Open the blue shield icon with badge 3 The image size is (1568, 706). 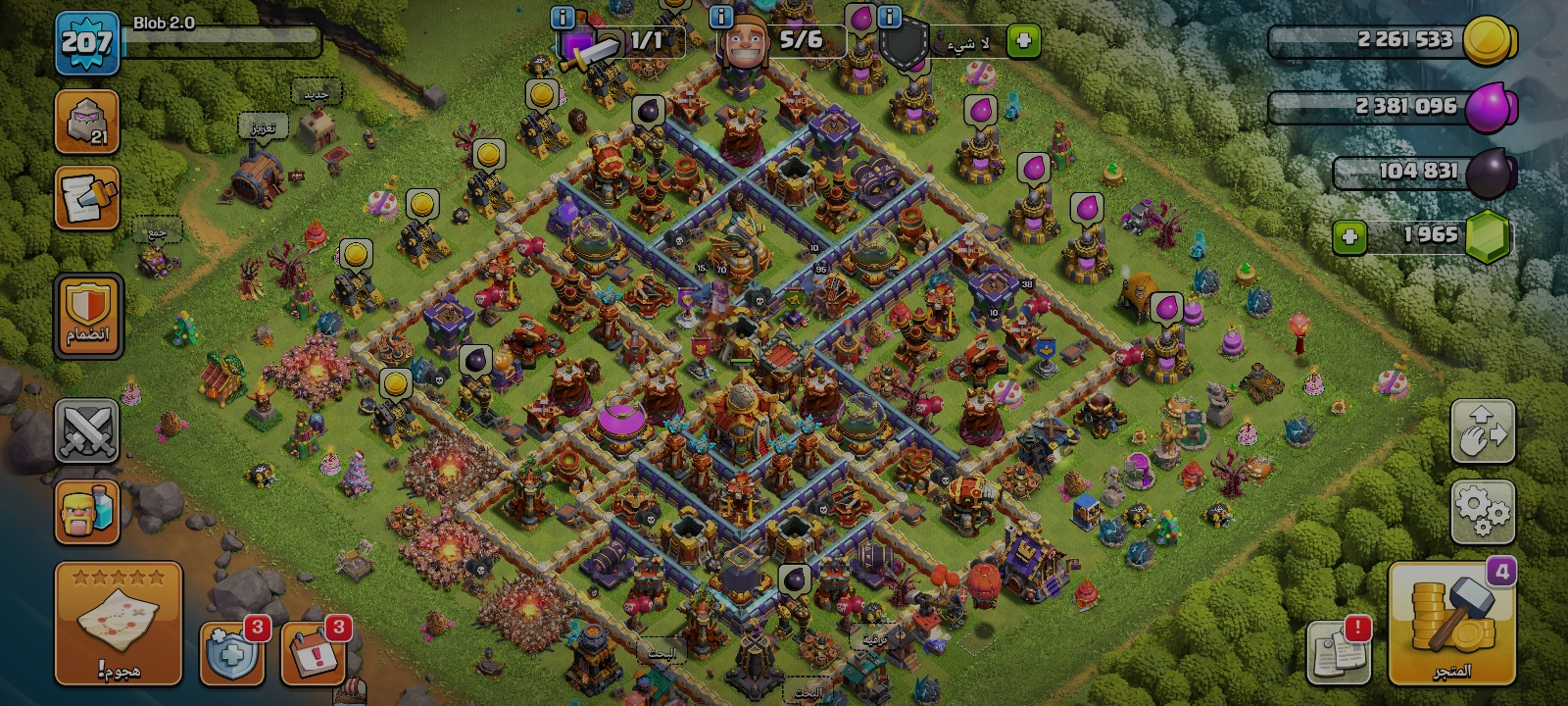pyautogui.click(x=232, y=653)
